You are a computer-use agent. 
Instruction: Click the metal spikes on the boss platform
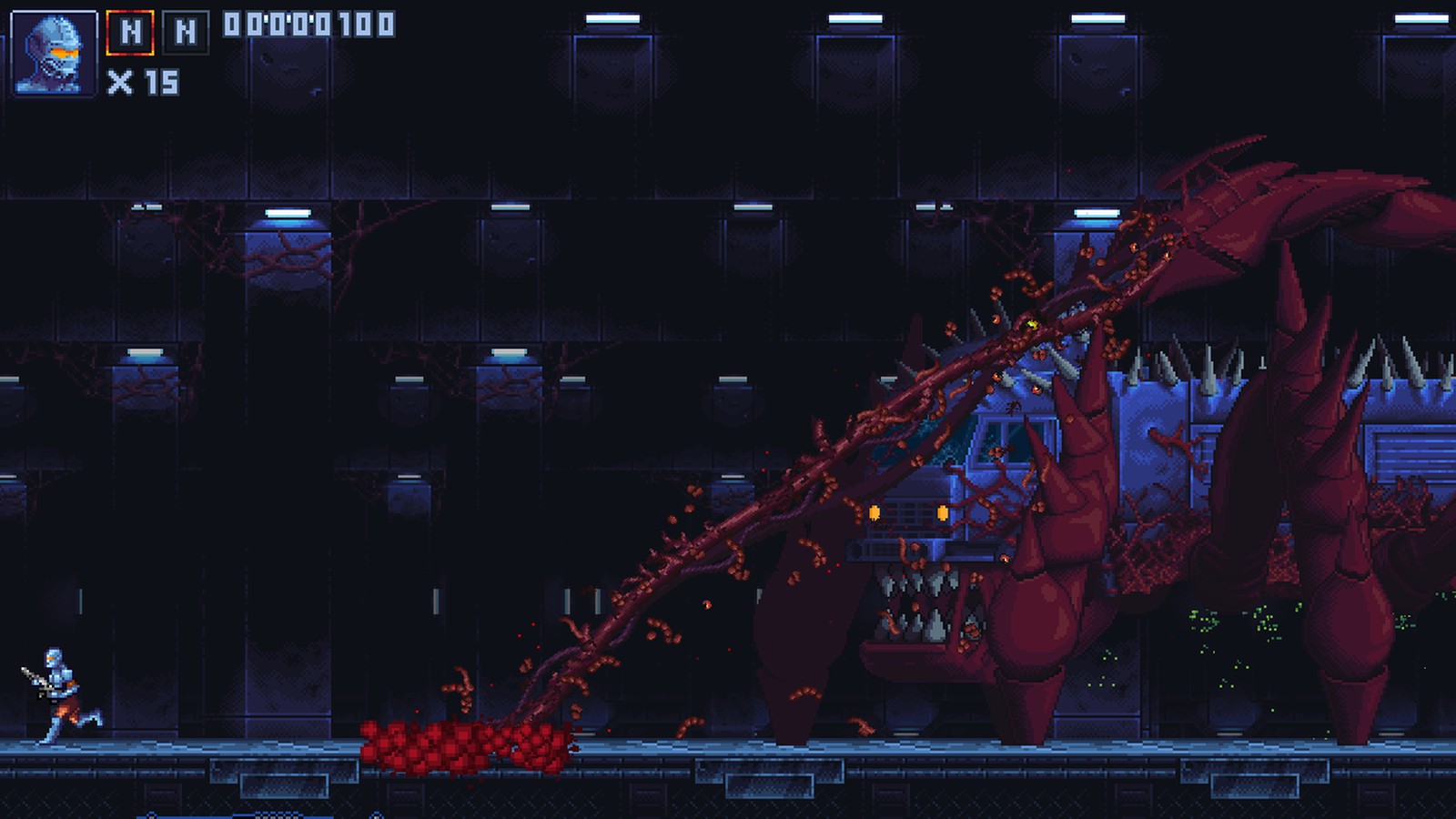pos(1183,364)
